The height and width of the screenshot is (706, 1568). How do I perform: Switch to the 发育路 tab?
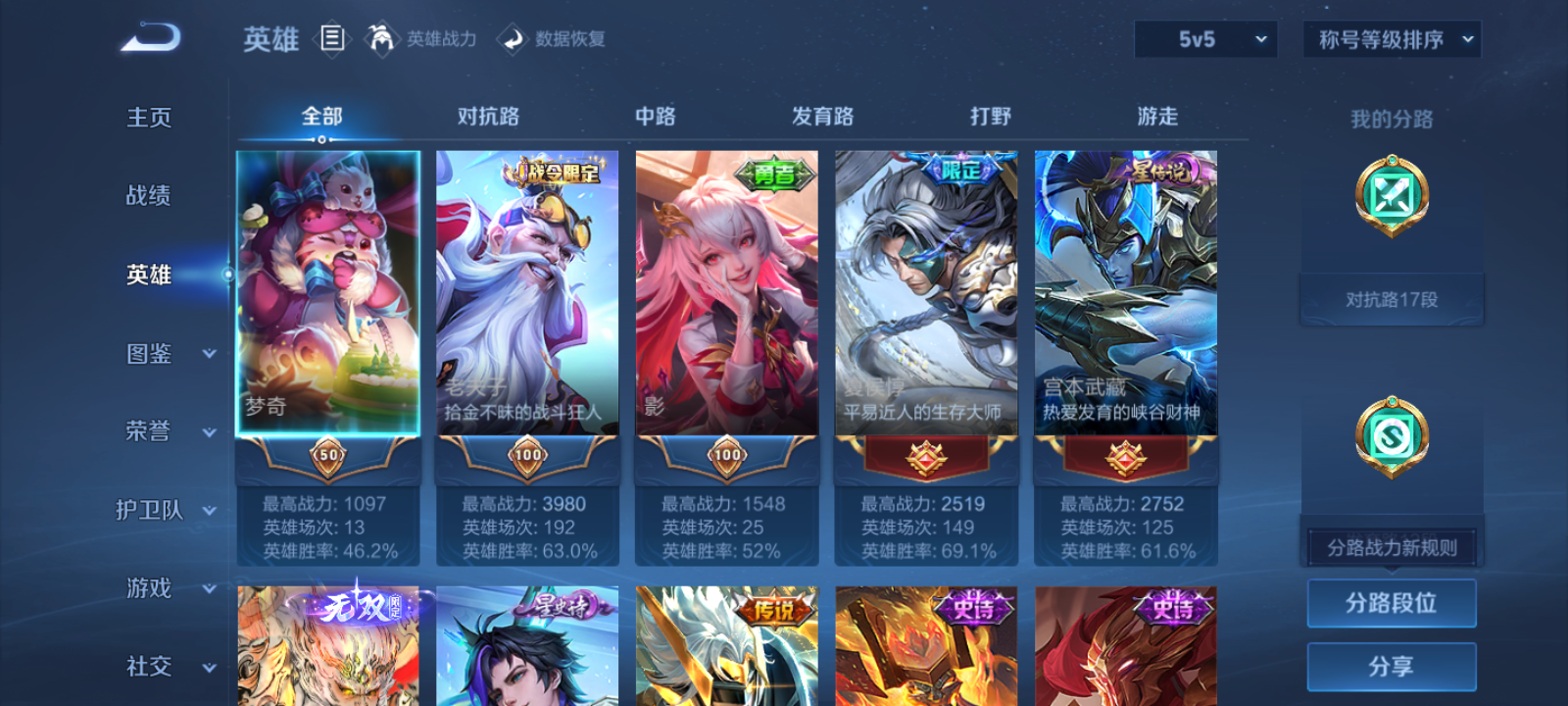(x=821, y=116)
